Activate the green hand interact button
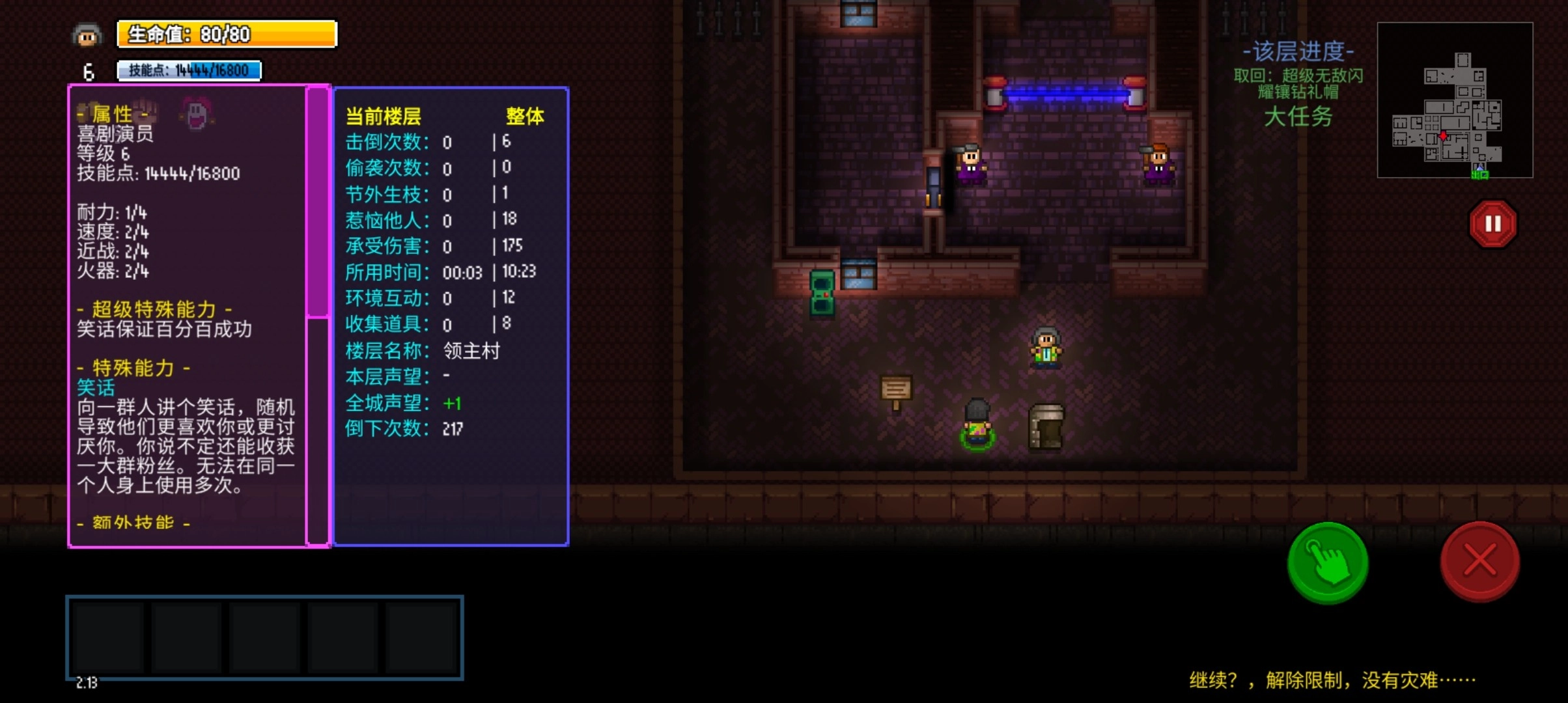Screen dimensions: 1568x703 1328,562
